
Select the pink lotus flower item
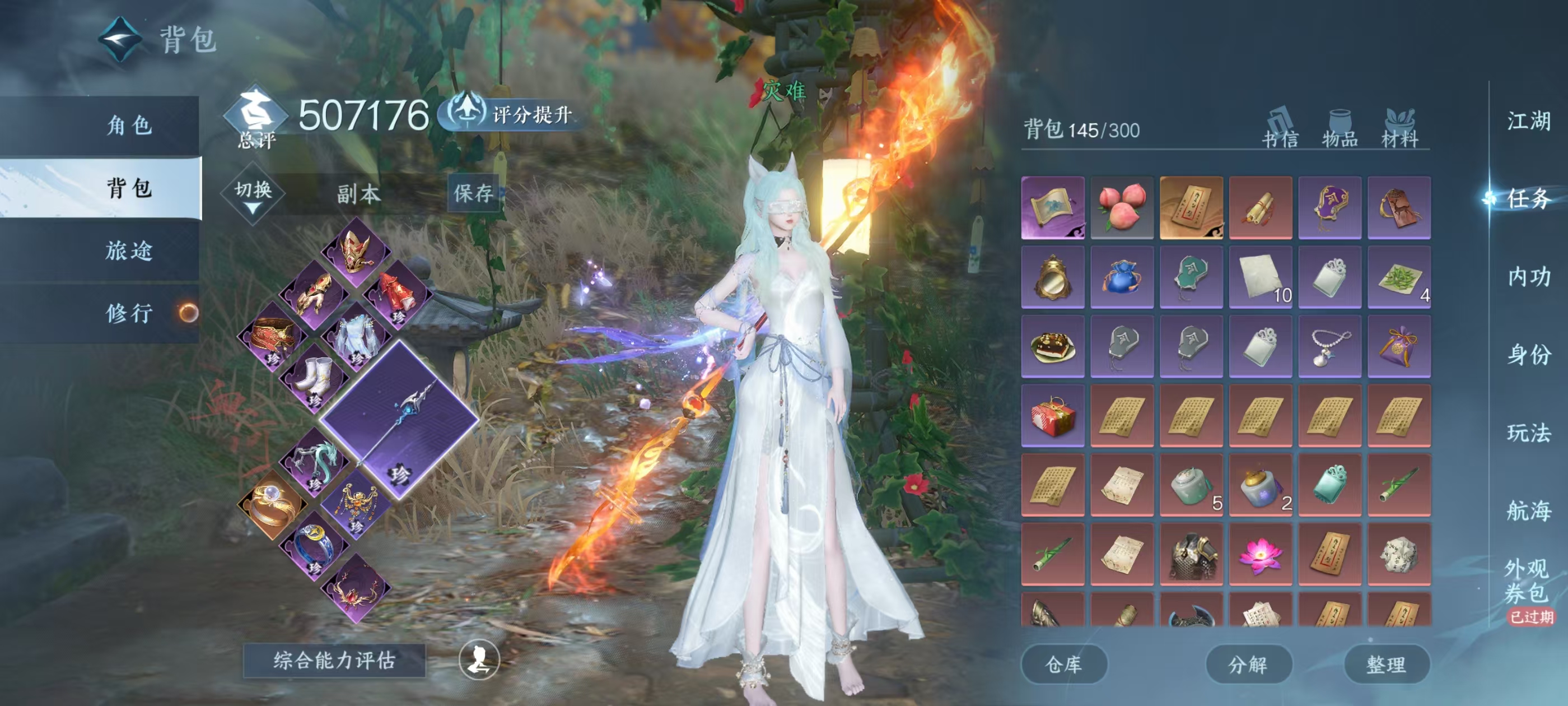1261,554
